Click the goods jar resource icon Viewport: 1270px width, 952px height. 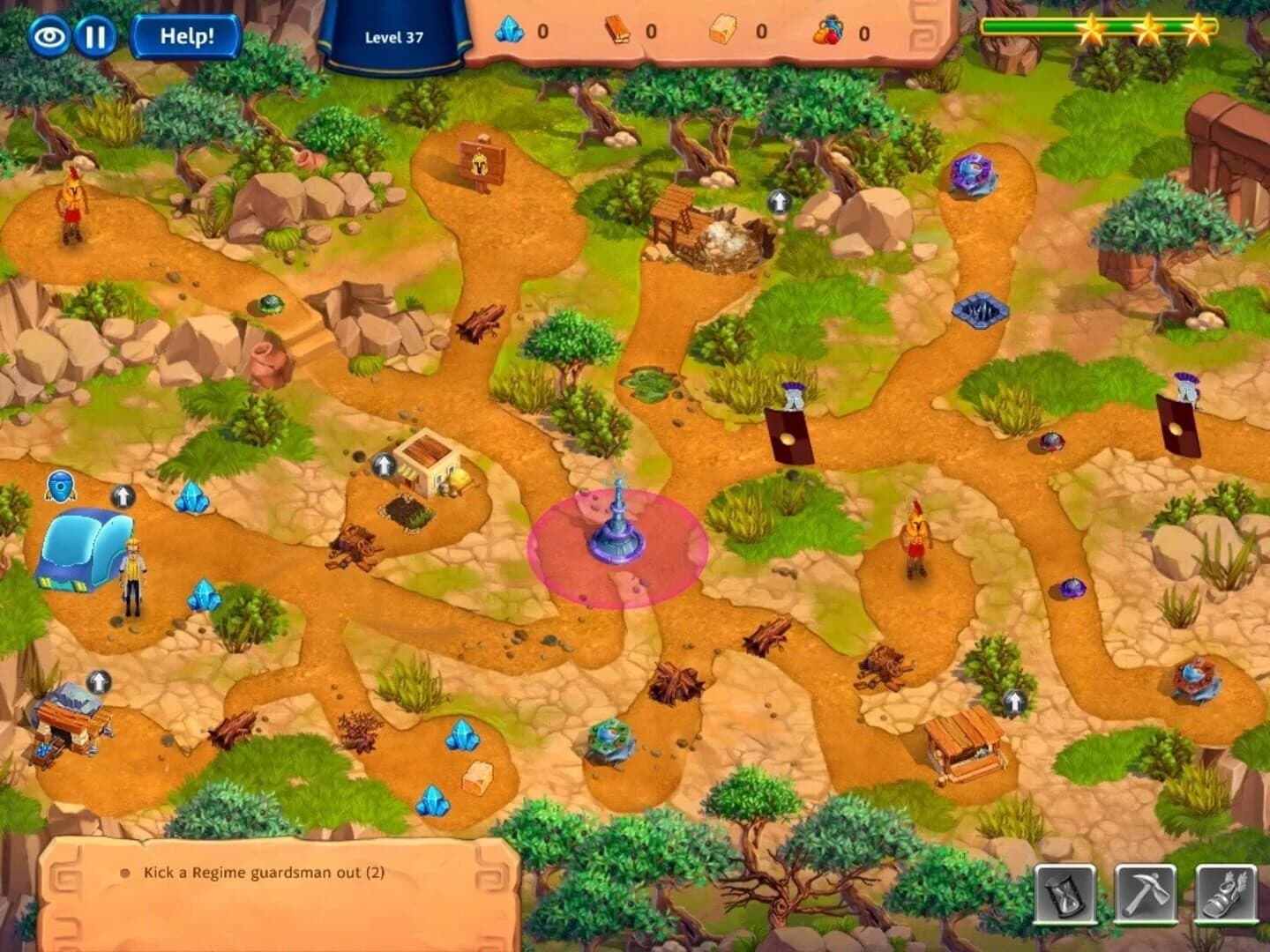click(x=830, y=27)
